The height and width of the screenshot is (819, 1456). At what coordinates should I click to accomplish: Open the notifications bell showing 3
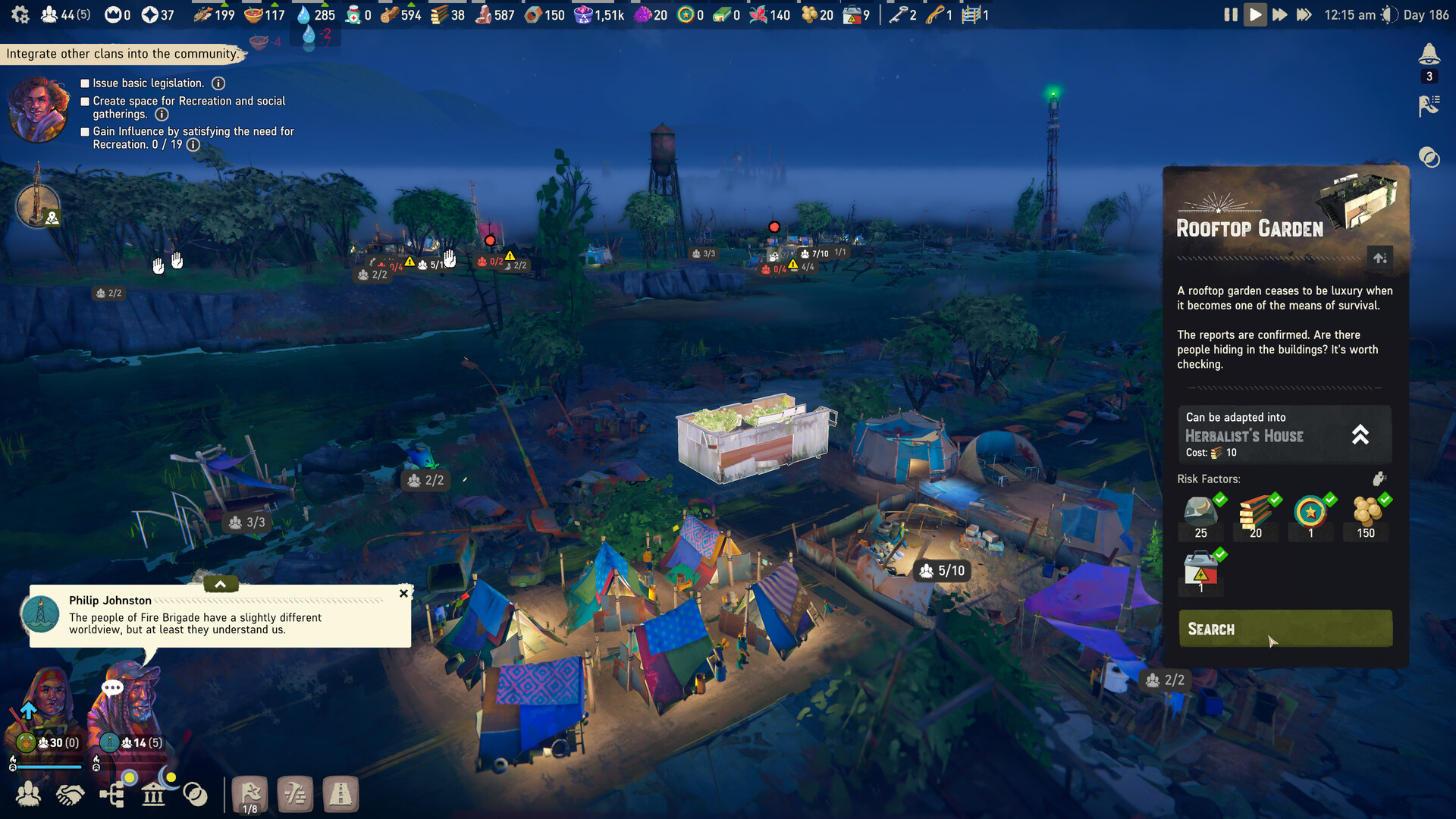pyautogui.click(x=1429, y=56)
